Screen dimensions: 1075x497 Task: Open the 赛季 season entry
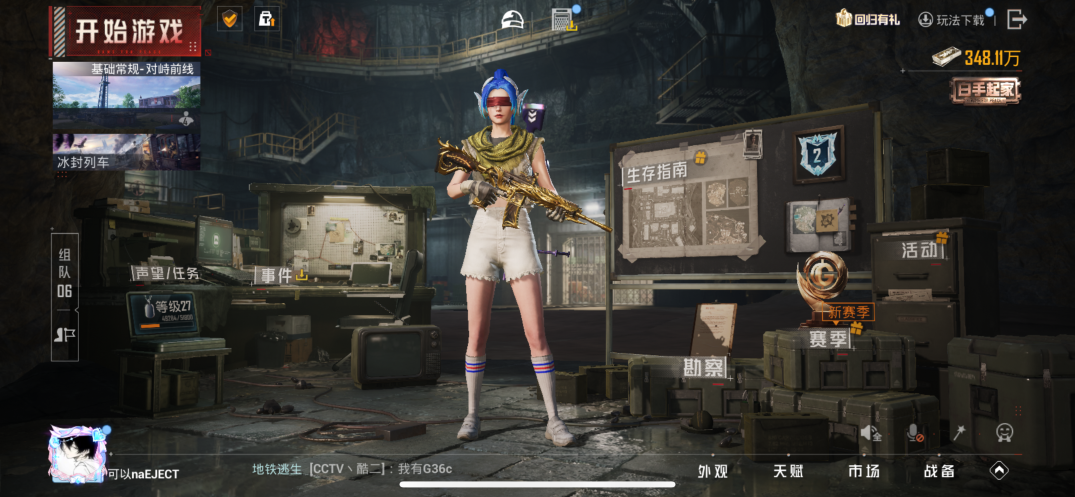[828, 338]
